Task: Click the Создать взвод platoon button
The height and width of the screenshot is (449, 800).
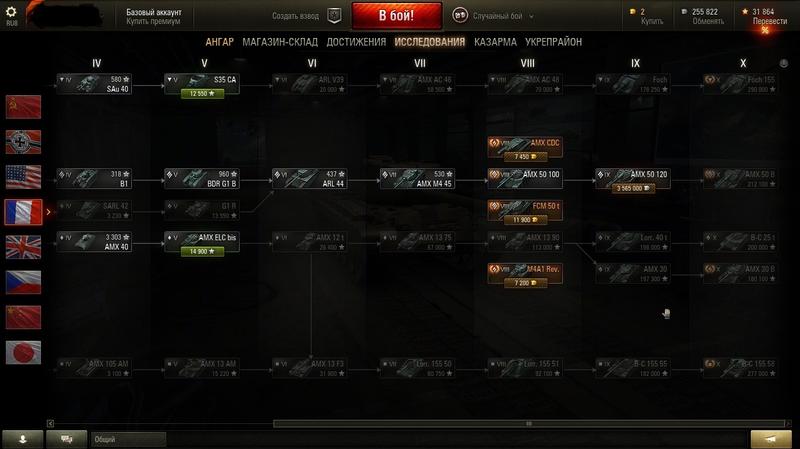Action: [x=334, y=16]
